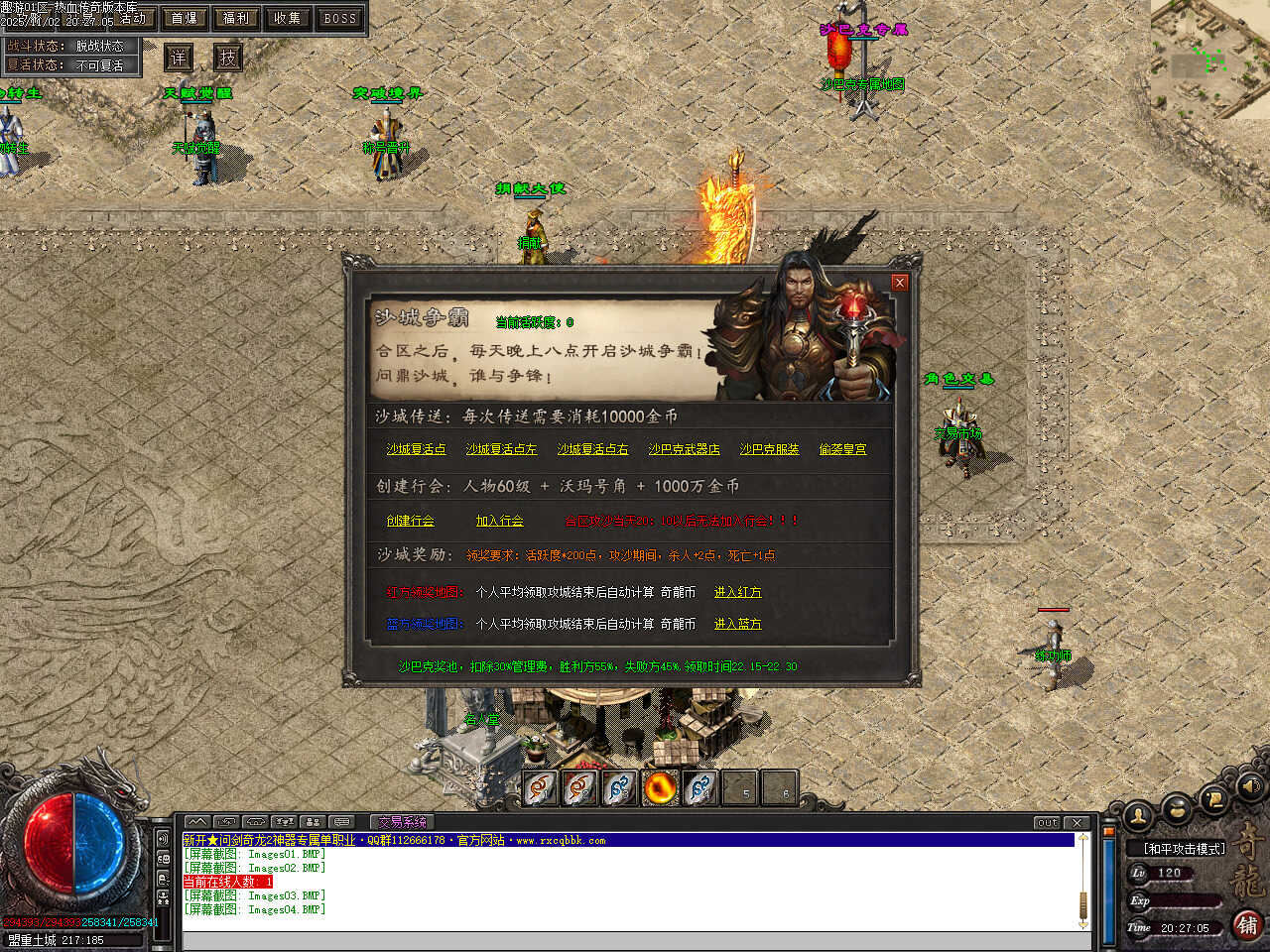Open the 福利 benefits menu
Image resolution: width=1270 pixels, height=952 pixels.
click(x=236, y=18)
